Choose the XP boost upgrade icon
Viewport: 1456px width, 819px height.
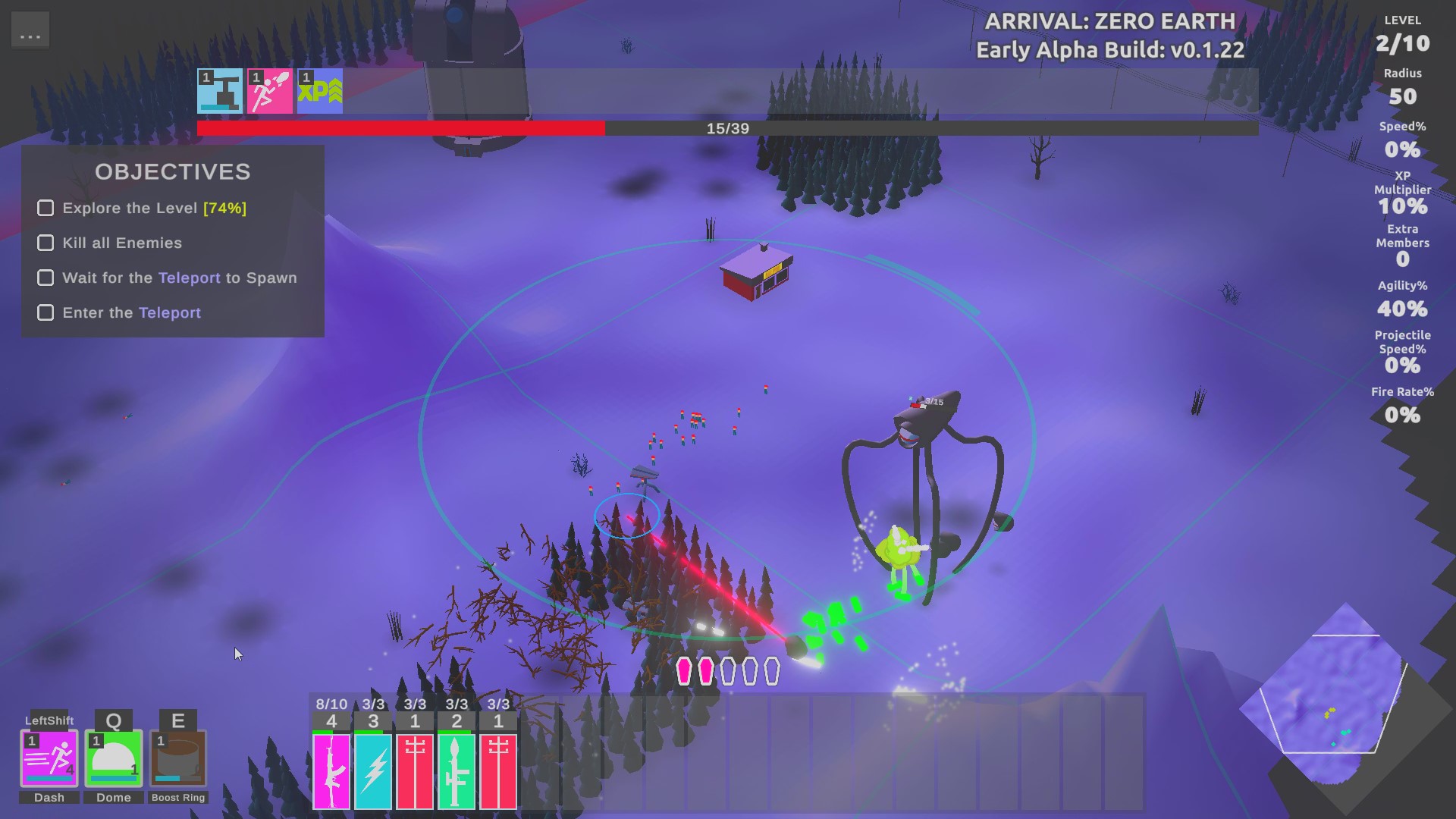pyautogui.click(x=320, y=91)
